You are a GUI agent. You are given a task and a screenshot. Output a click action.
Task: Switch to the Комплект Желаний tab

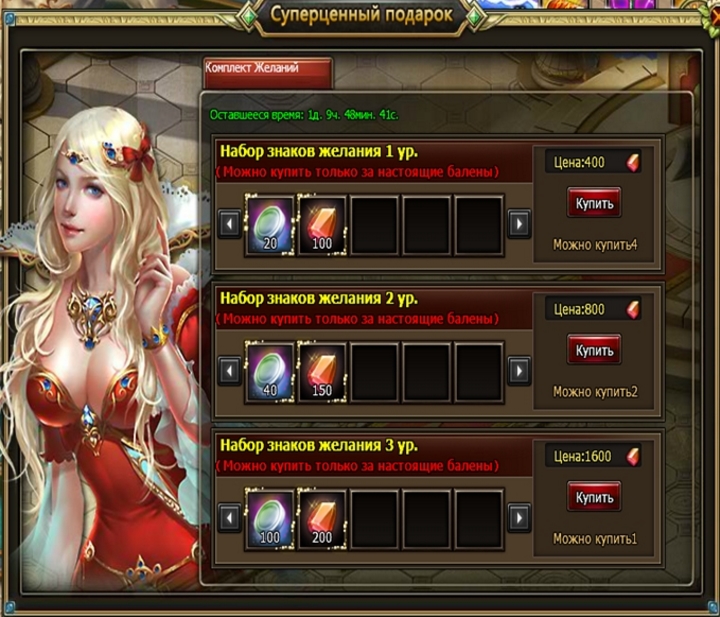[x=265, y=71]
